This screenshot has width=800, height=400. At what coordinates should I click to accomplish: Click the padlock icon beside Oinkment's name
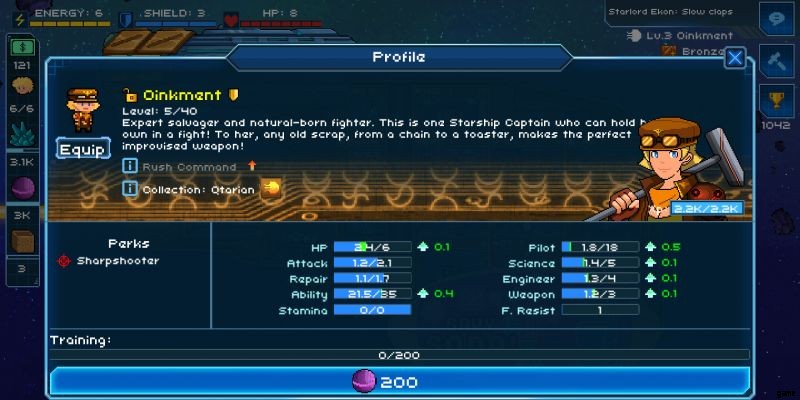(x=130, y=95)
